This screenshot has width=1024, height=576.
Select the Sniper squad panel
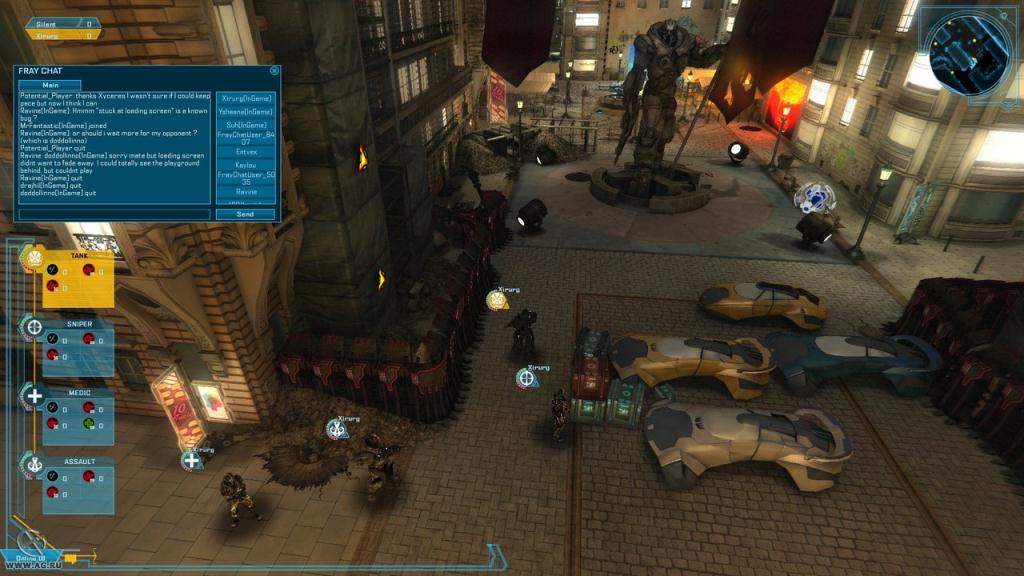(x=78, y=346)
